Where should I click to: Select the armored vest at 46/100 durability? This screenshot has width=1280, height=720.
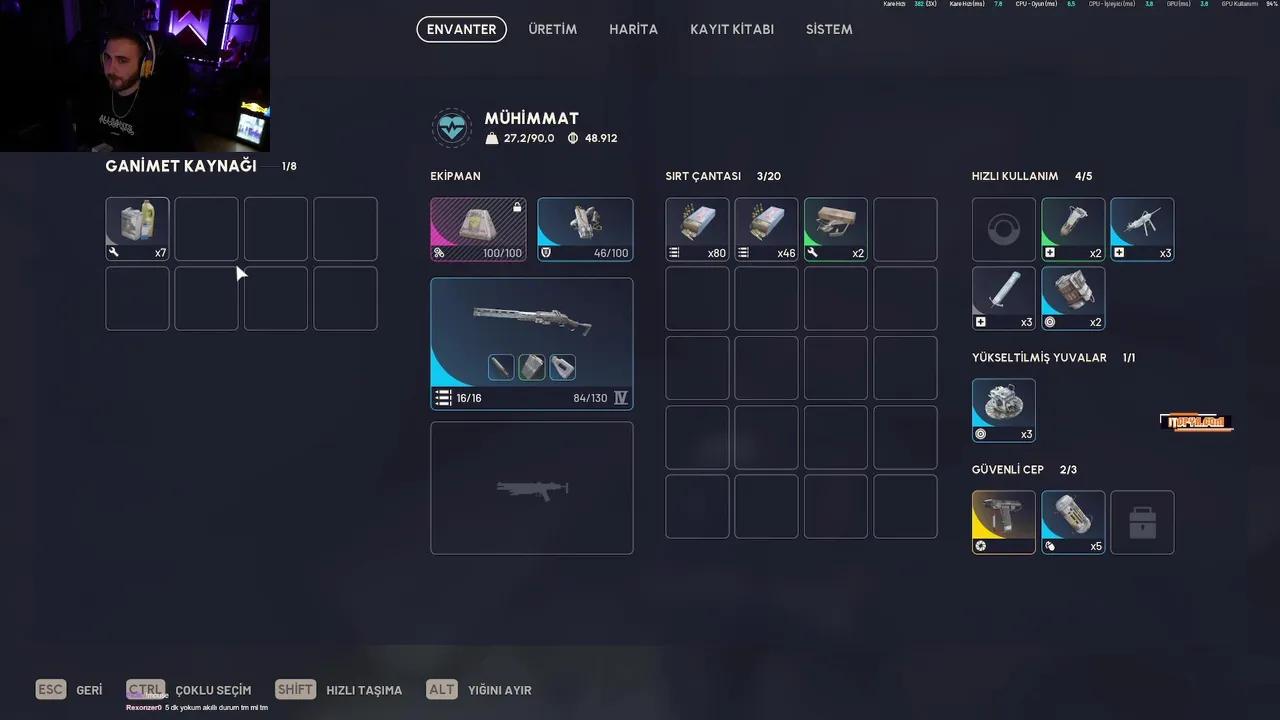coord(585,228)
